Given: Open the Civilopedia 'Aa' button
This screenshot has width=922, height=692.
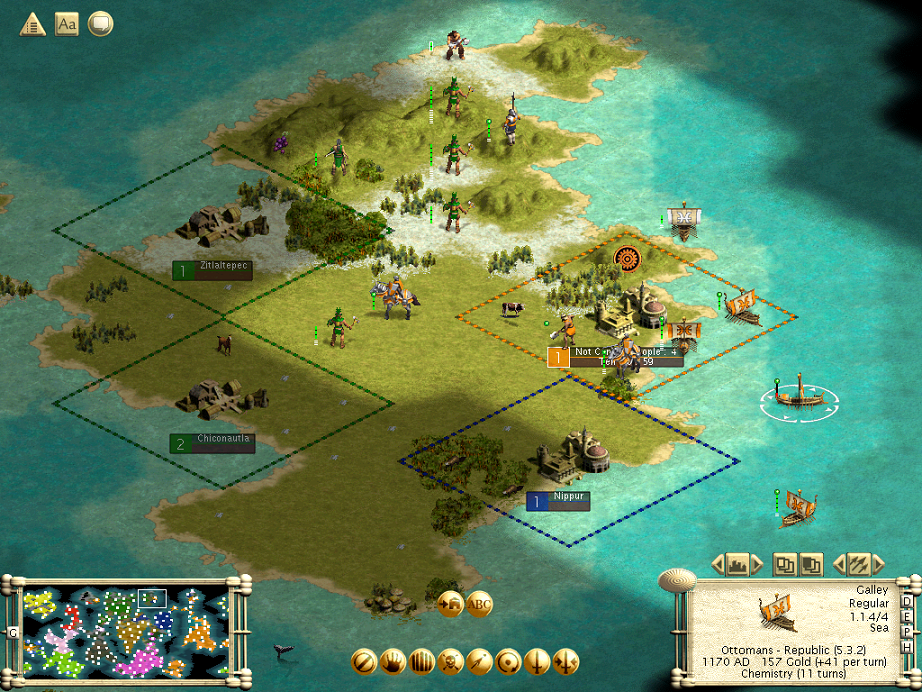Looking at the screenshot, I should [x=66, y=24].
